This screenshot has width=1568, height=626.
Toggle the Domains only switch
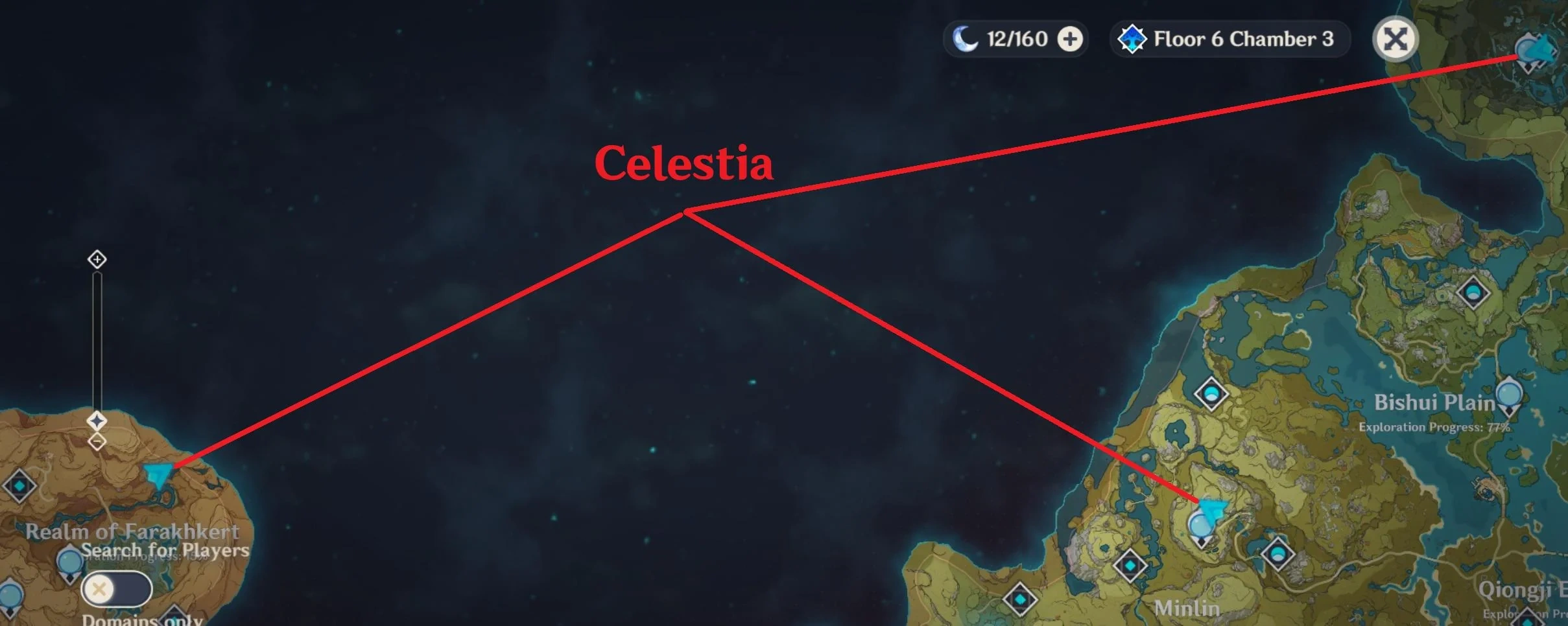116,587
